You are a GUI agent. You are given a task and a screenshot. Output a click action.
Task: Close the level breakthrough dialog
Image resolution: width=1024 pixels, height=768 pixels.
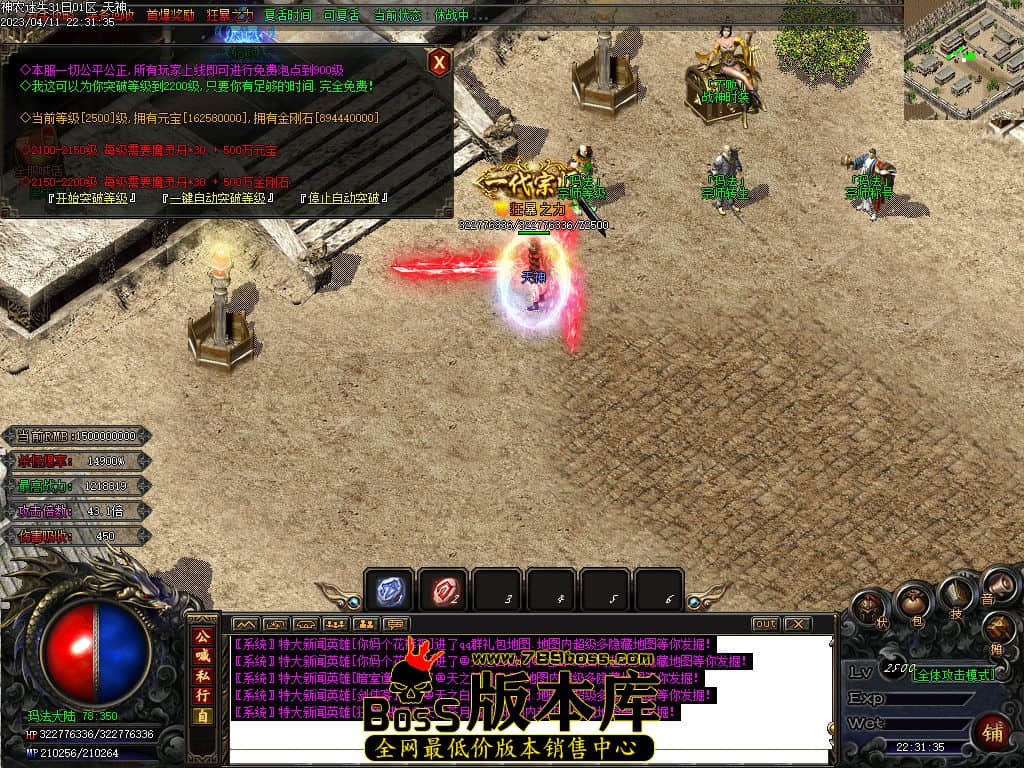[x=438, y=63]
